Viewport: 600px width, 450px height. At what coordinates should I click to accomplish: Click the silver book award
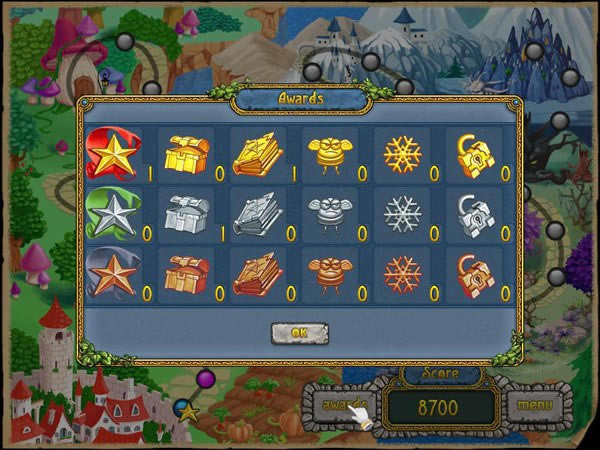pos(256,214)
